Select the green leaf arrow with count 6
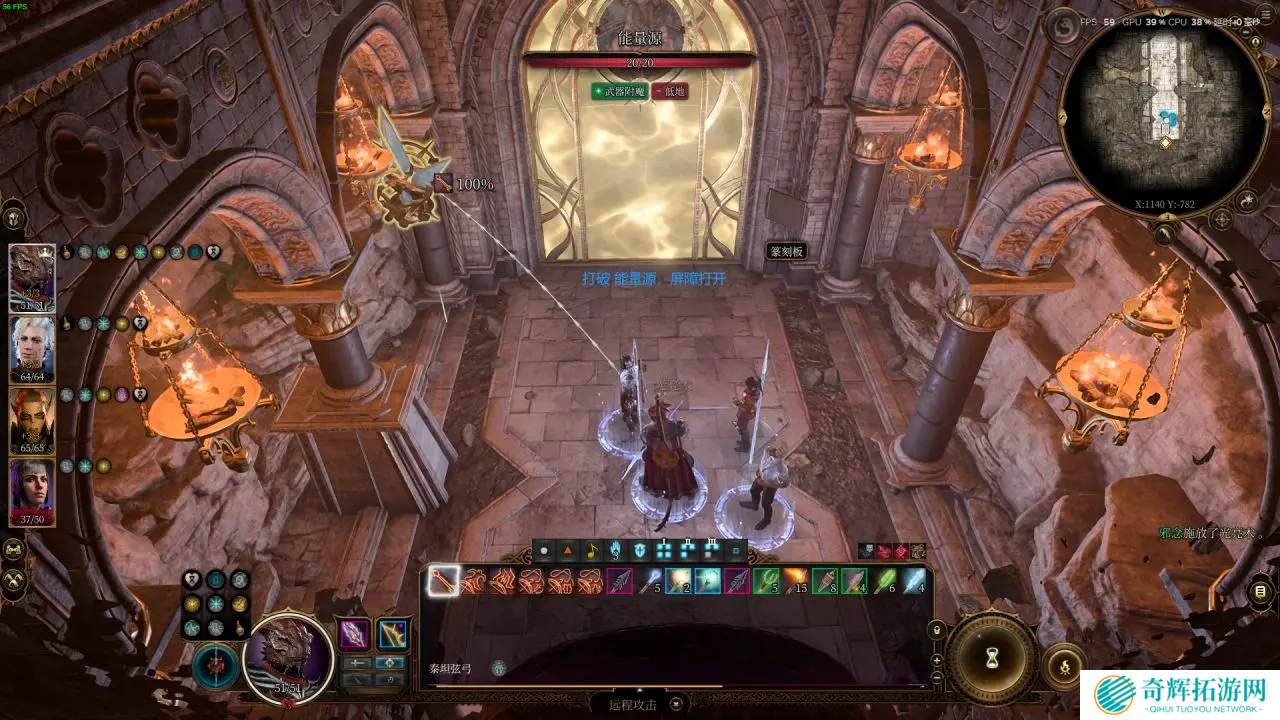Viewport: 1280px width, 720px height. (885, 581)
